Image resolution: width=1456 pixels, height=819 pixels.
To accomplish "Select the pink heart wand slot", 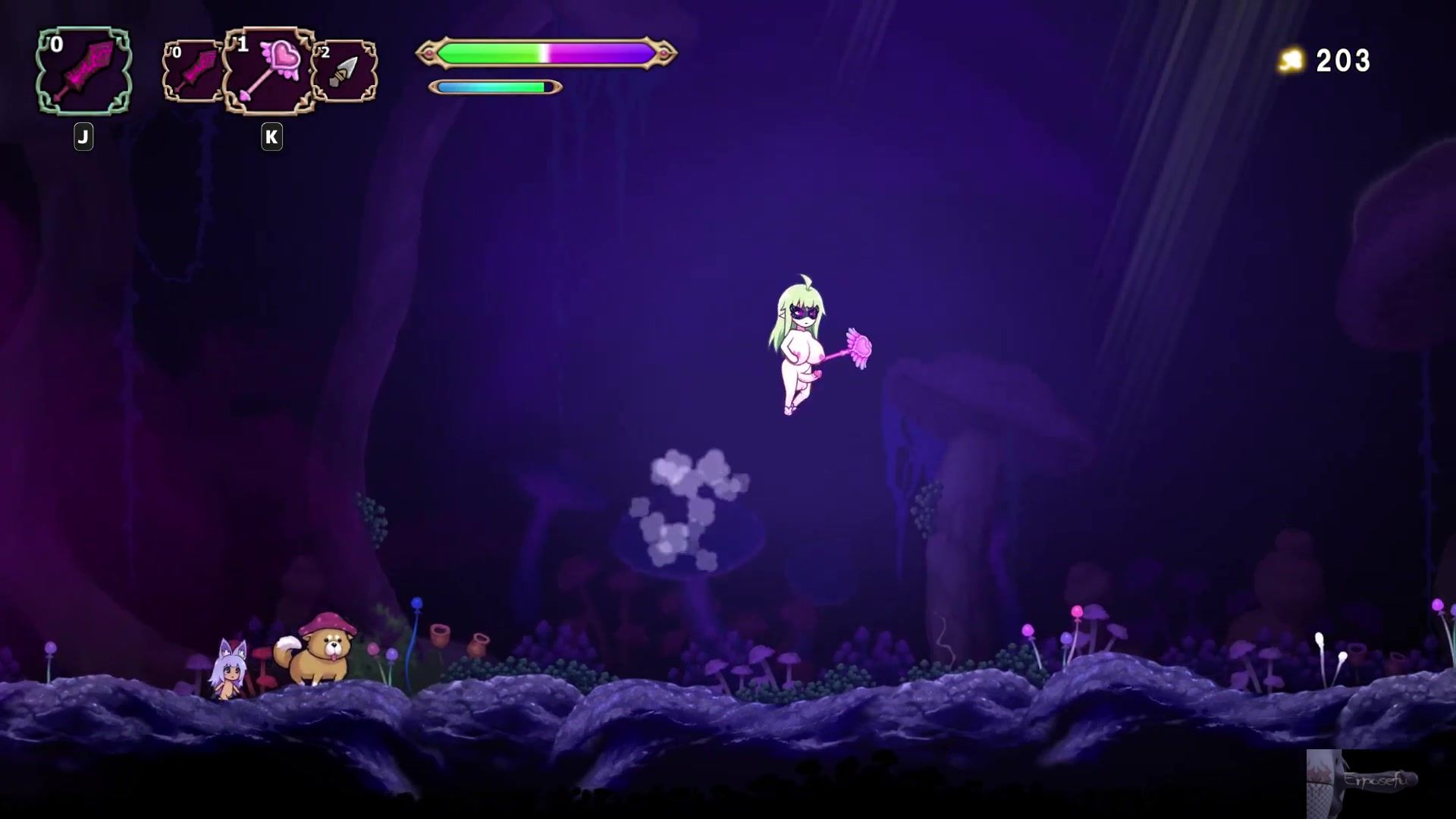I will (270, 71).
